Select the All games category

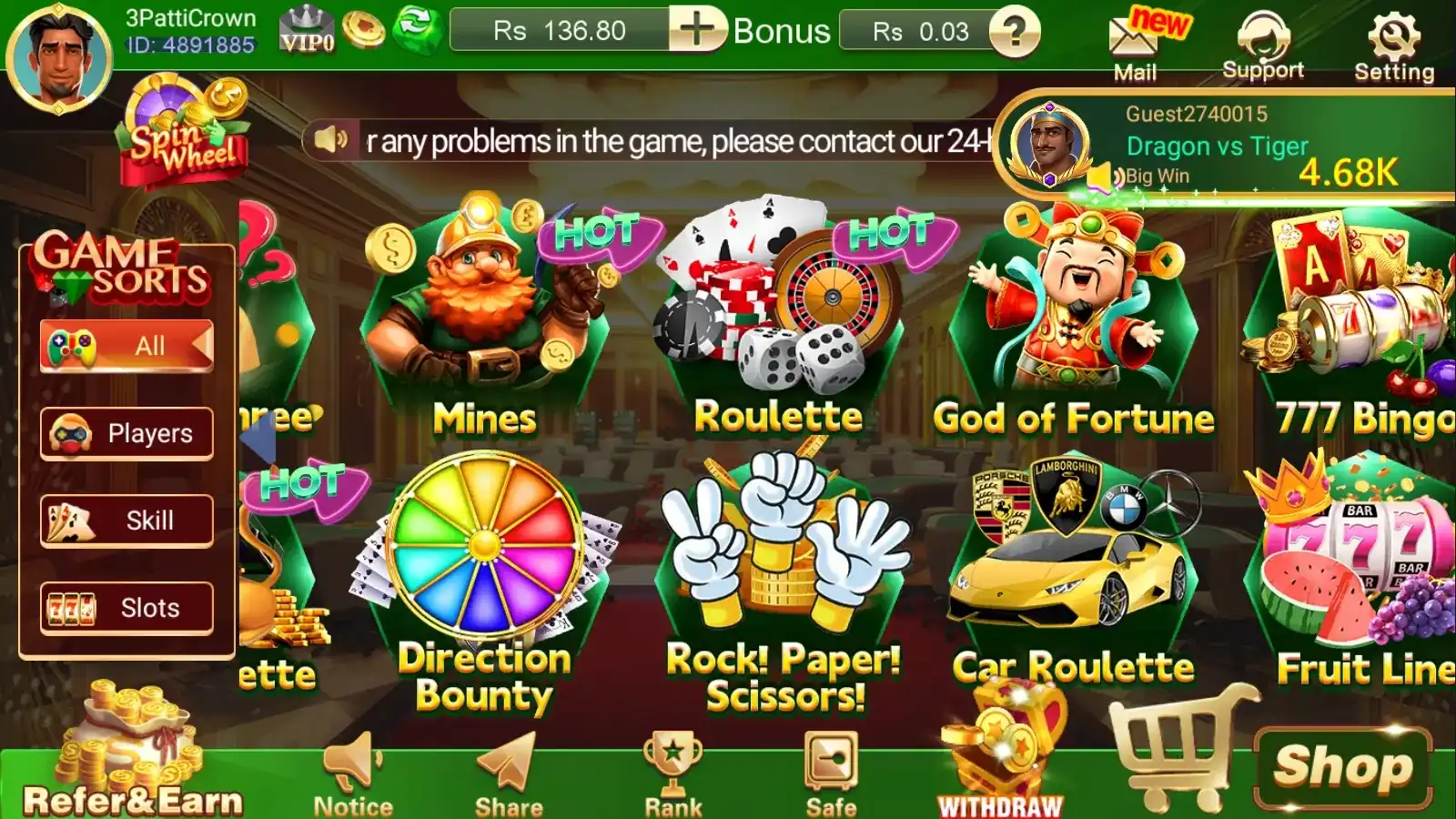(x=126, y=346)
